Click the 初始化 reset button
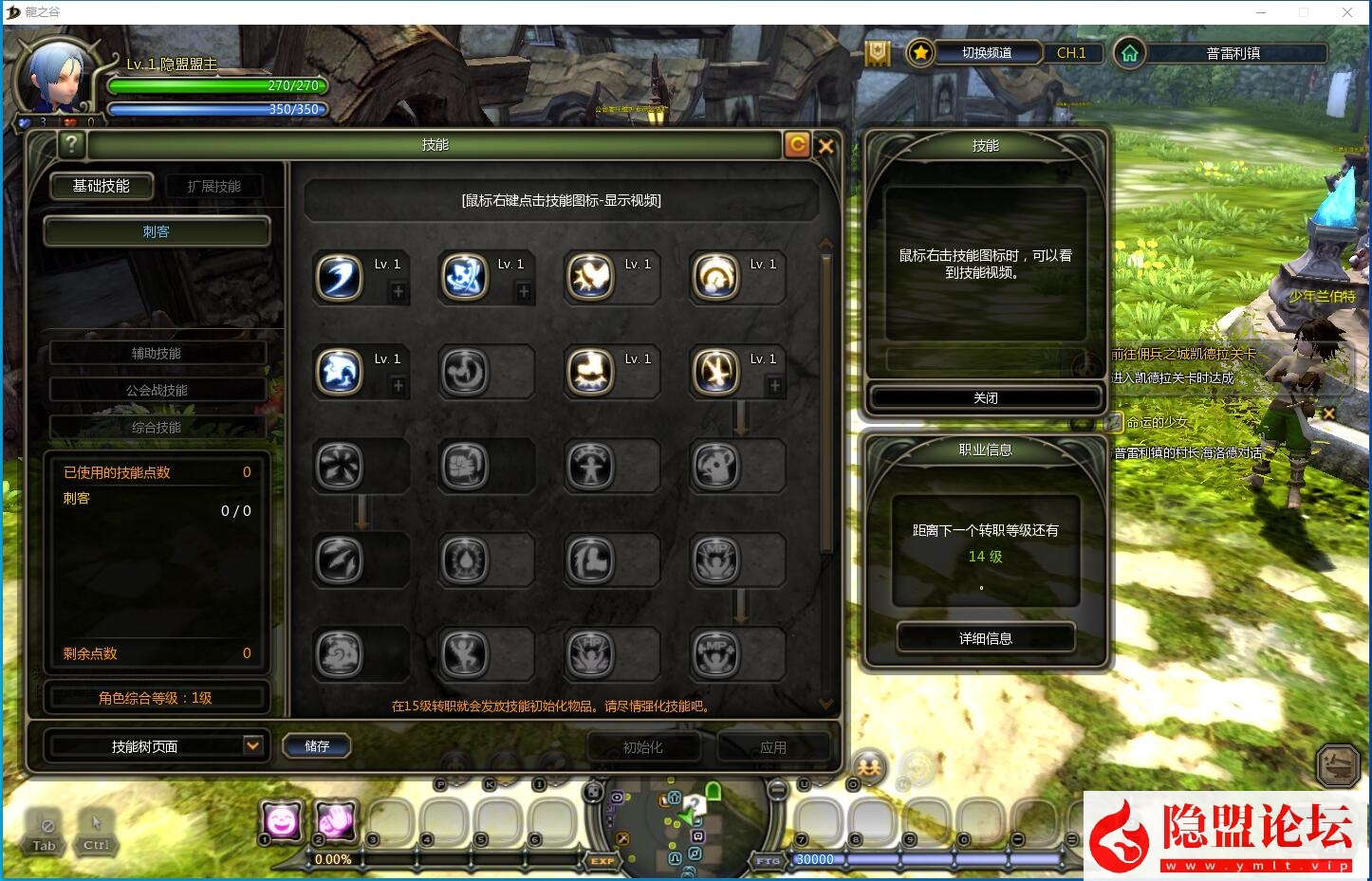1372x881 pixels. 642,747
